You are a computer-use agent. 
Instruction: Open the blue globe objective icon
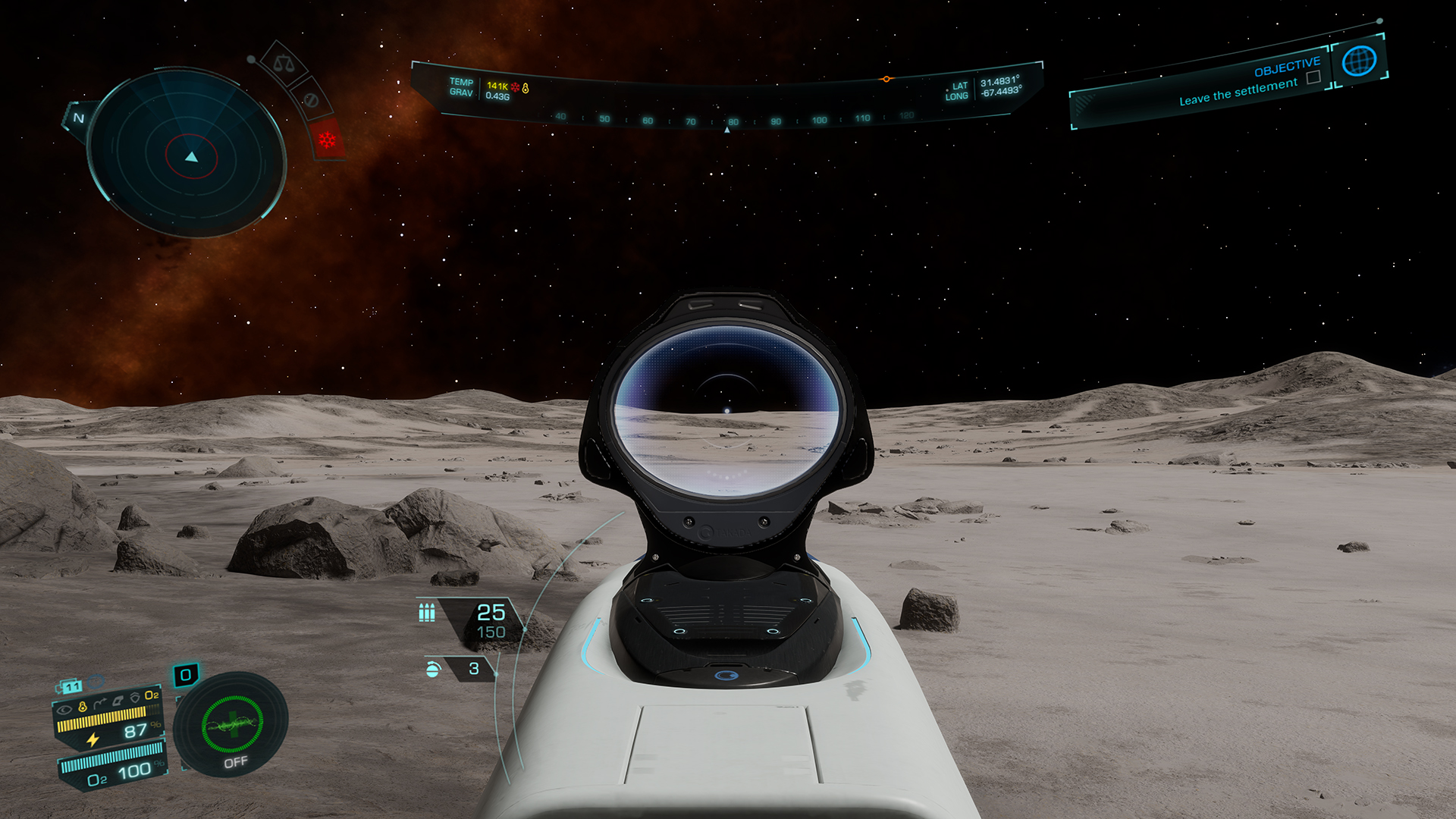1359,61
